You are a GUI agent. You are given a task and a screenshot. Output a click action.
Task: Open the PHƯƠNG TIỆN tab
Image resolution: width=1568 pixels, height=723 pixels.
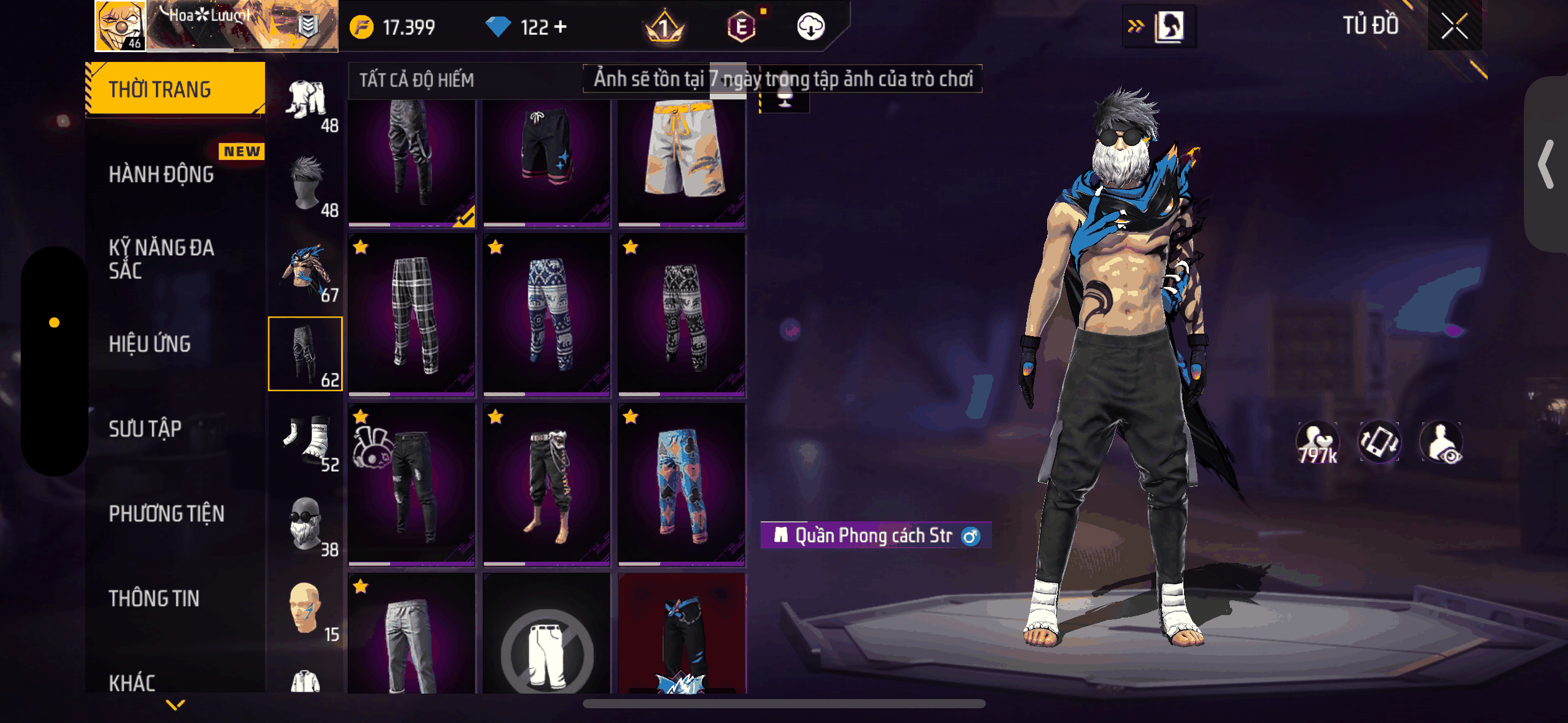click(x=166, y=513)
